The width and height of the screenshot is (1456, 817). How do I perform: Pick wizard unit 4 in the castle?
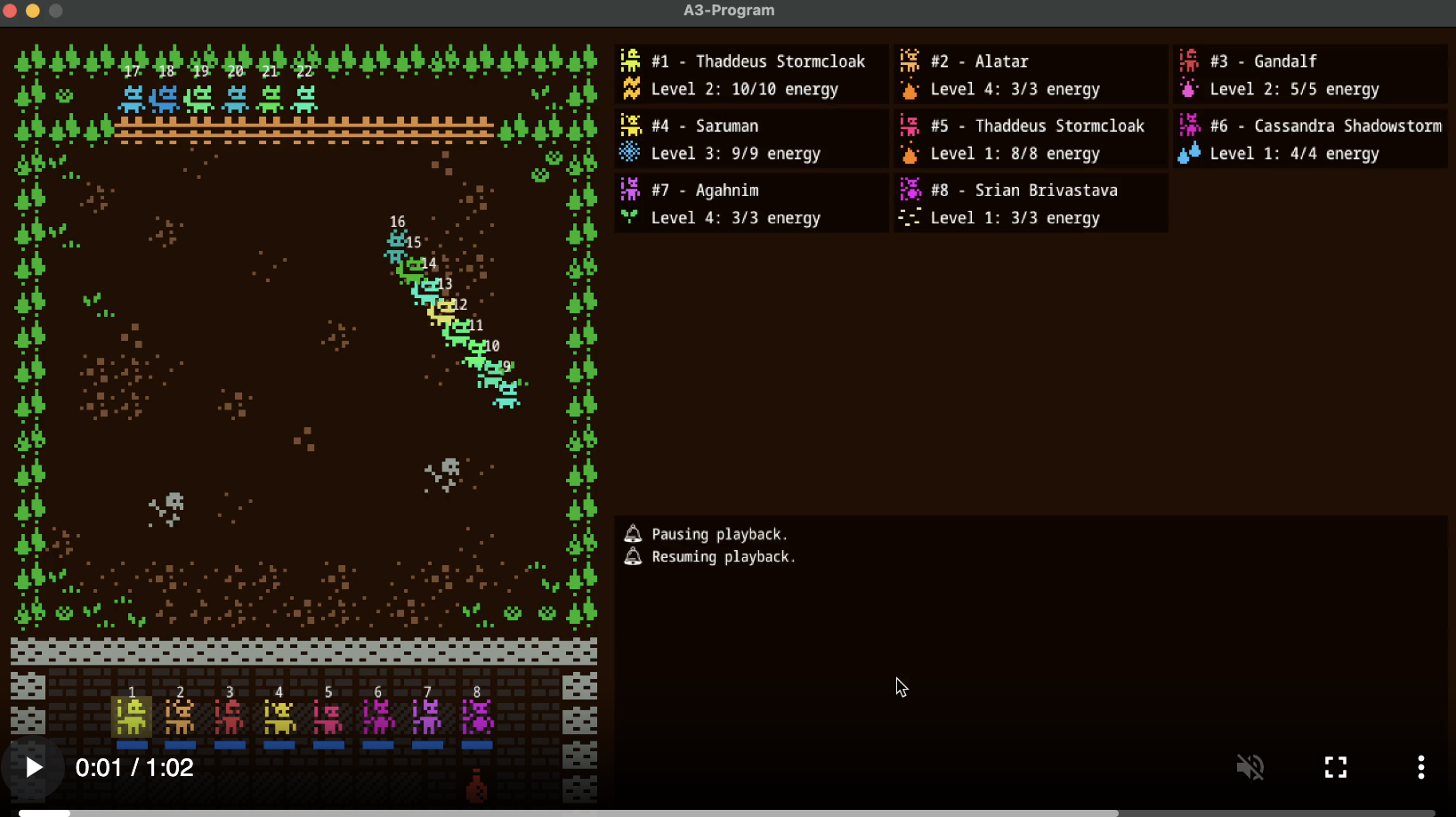click(x=279, y=717)
